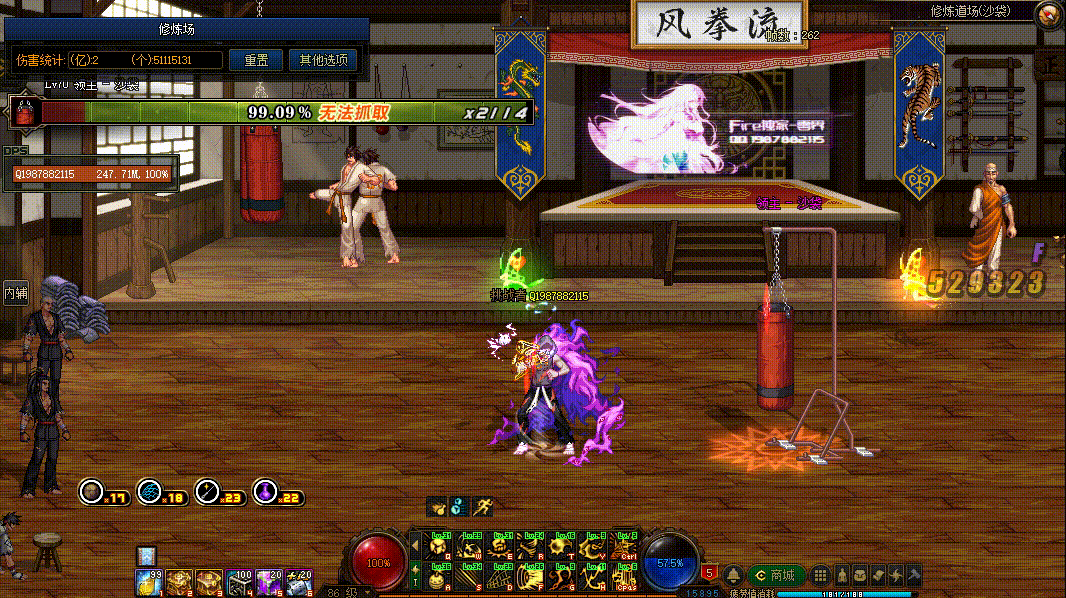The width and height of the screenshot is (1066, 598).
Task: Open the skills shuriken icon
Action: click(x=895, y=575)
